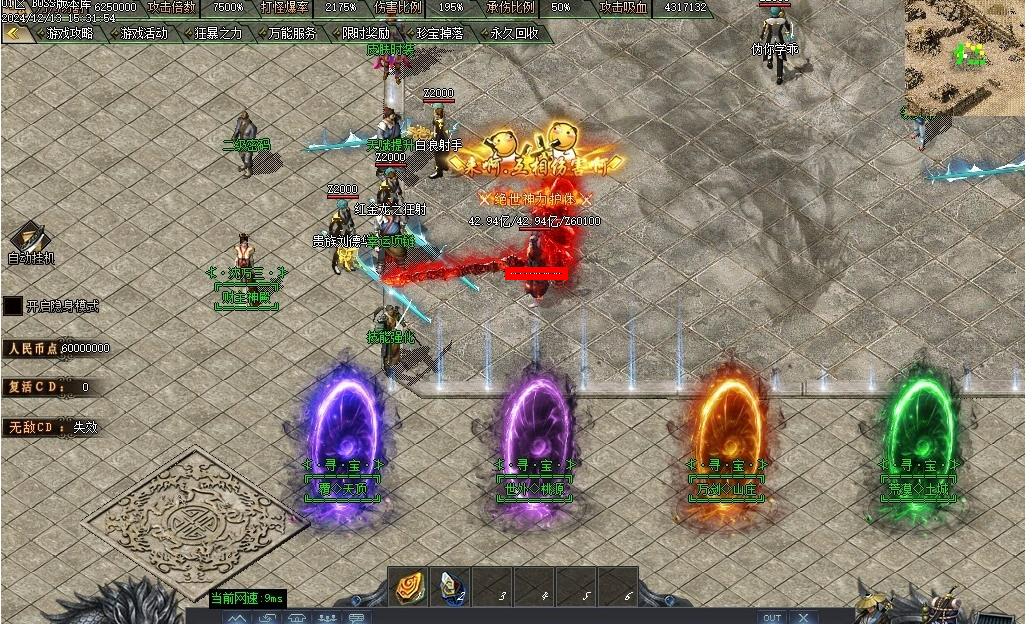Viewport: 1032px width, 624px height.
Task: Open the minimap
Action: pos(965,57)
